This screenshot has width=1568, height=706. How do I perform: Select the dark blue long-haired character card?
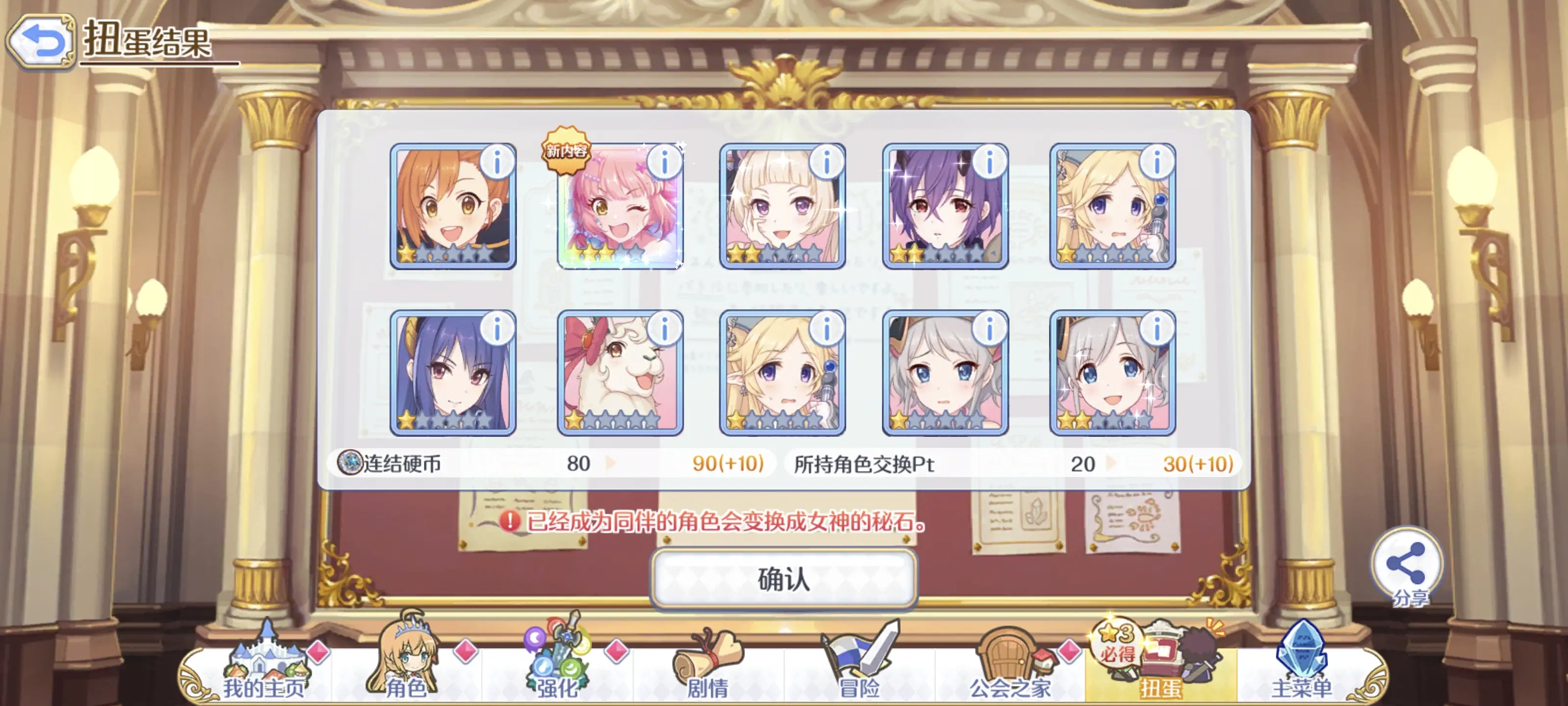(x=452, y=373)
